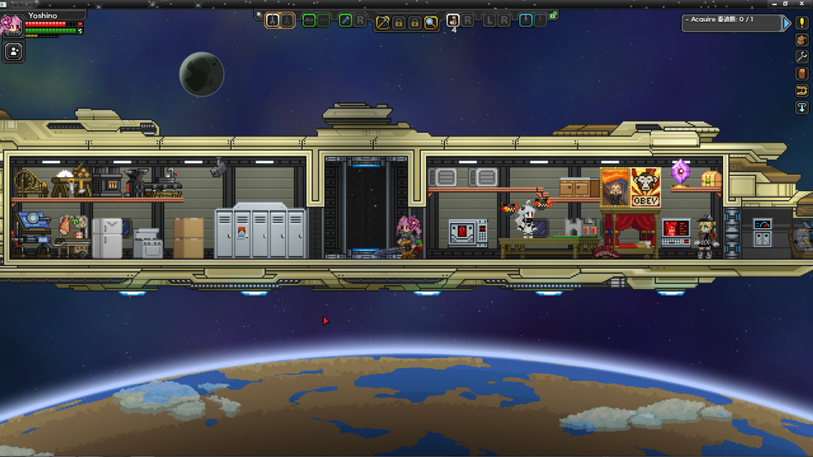Toggle the green hotbar lock icon
The height and width of the screenshot is (457, 813).
coord(552,15)
